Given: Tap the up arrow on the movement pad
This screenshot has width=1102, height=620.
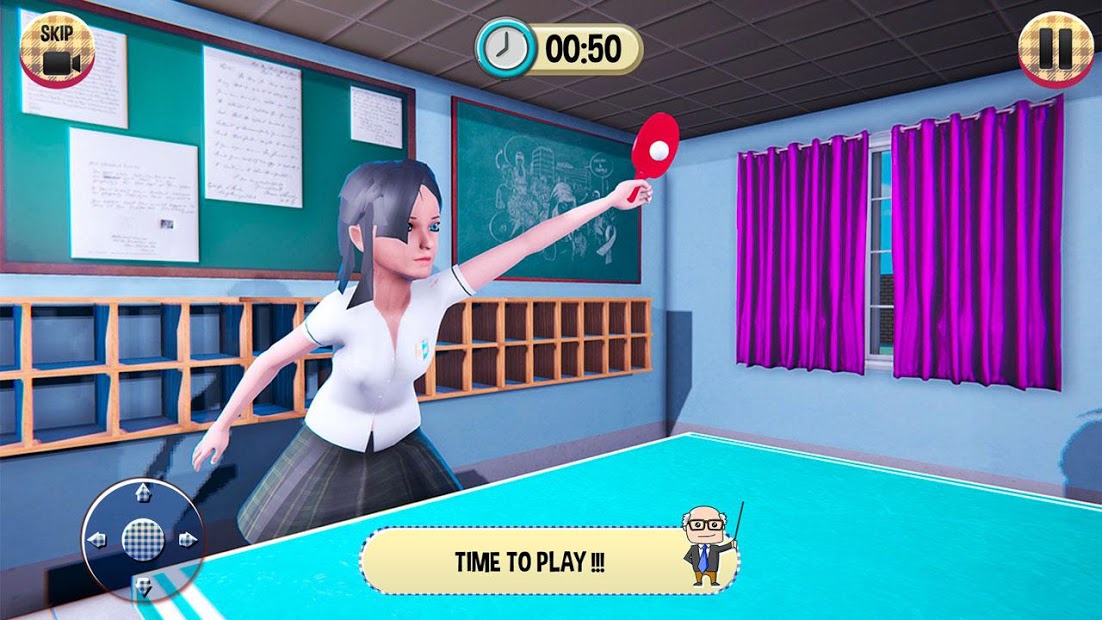Looking at the screenshot, I should click(x=142, y=493).
